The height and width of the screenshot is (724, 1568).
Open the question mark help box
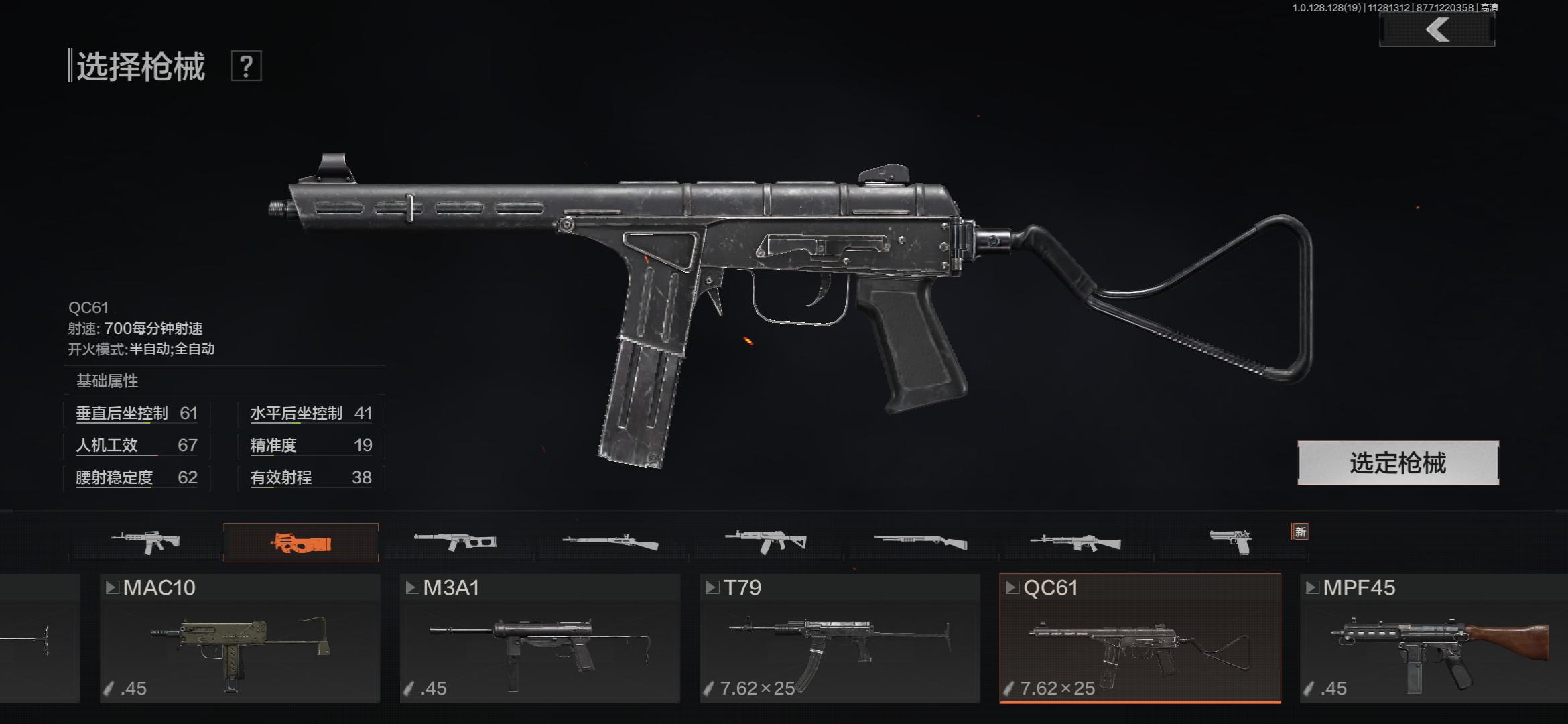(246, 66)
